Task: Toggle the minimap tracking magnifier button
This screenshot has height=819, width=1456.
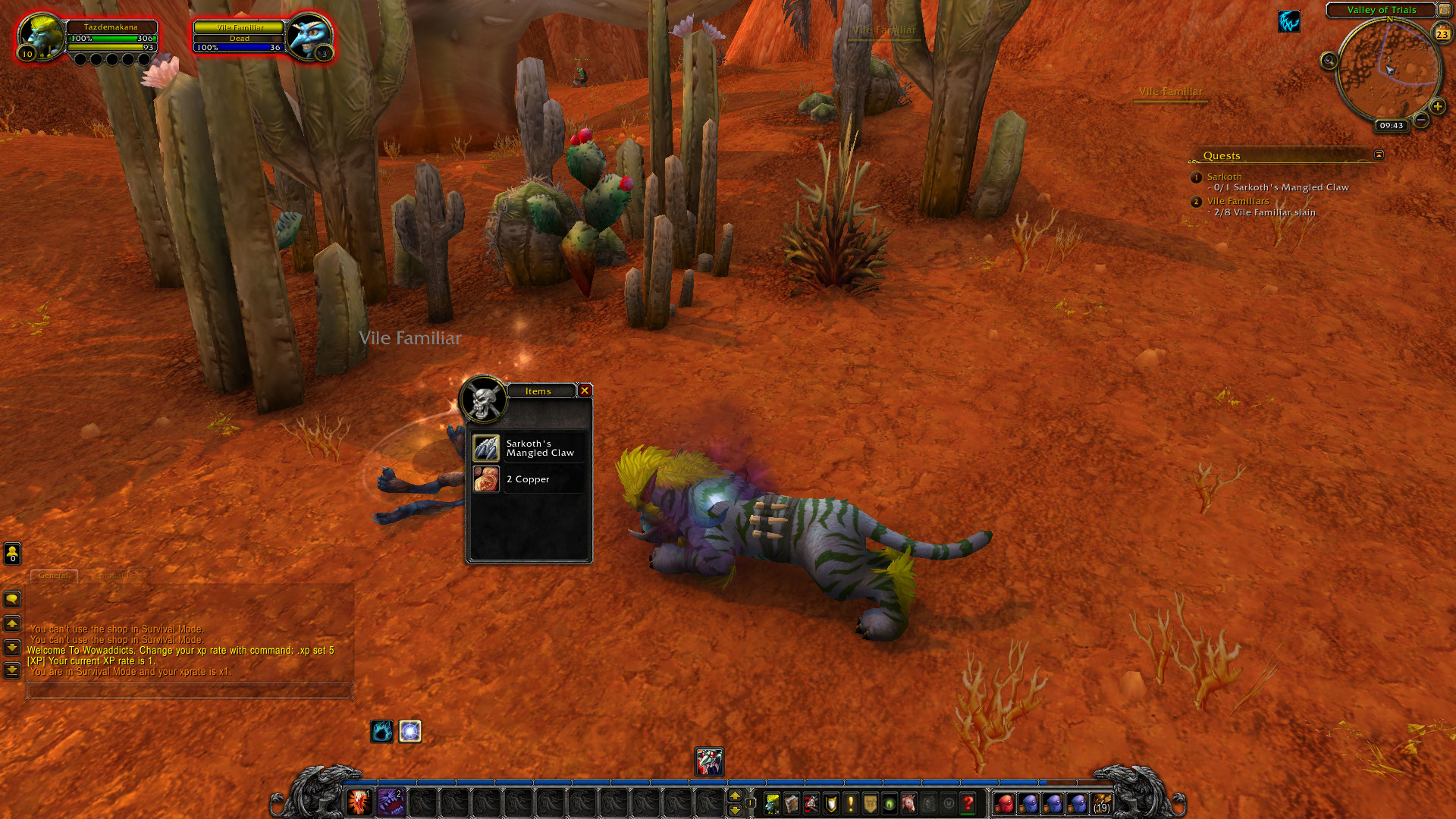Action: pos(1329,61)
